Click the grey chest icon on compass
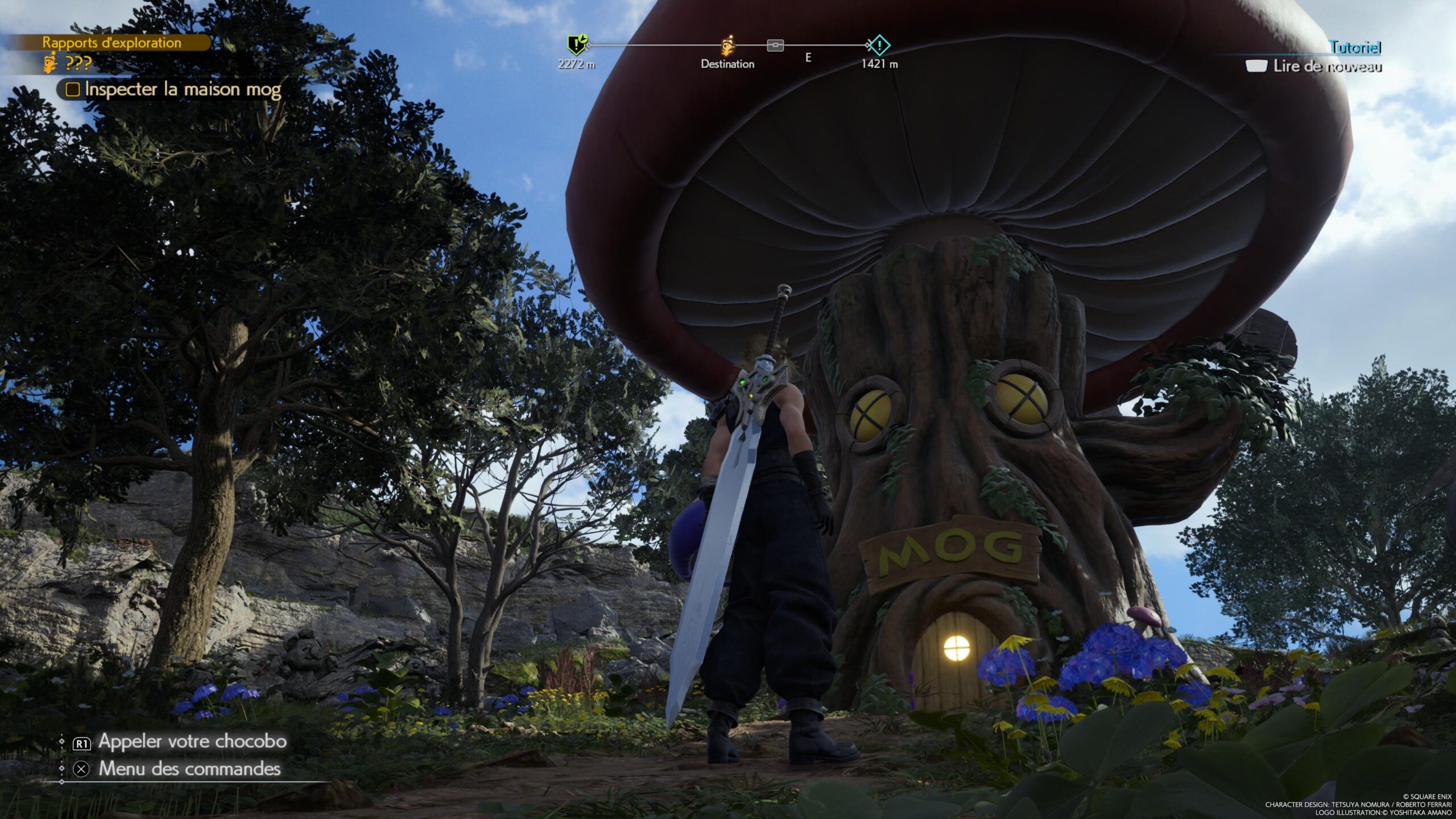The height and width of the screenshot is (819, 1456). pos(775,45)
